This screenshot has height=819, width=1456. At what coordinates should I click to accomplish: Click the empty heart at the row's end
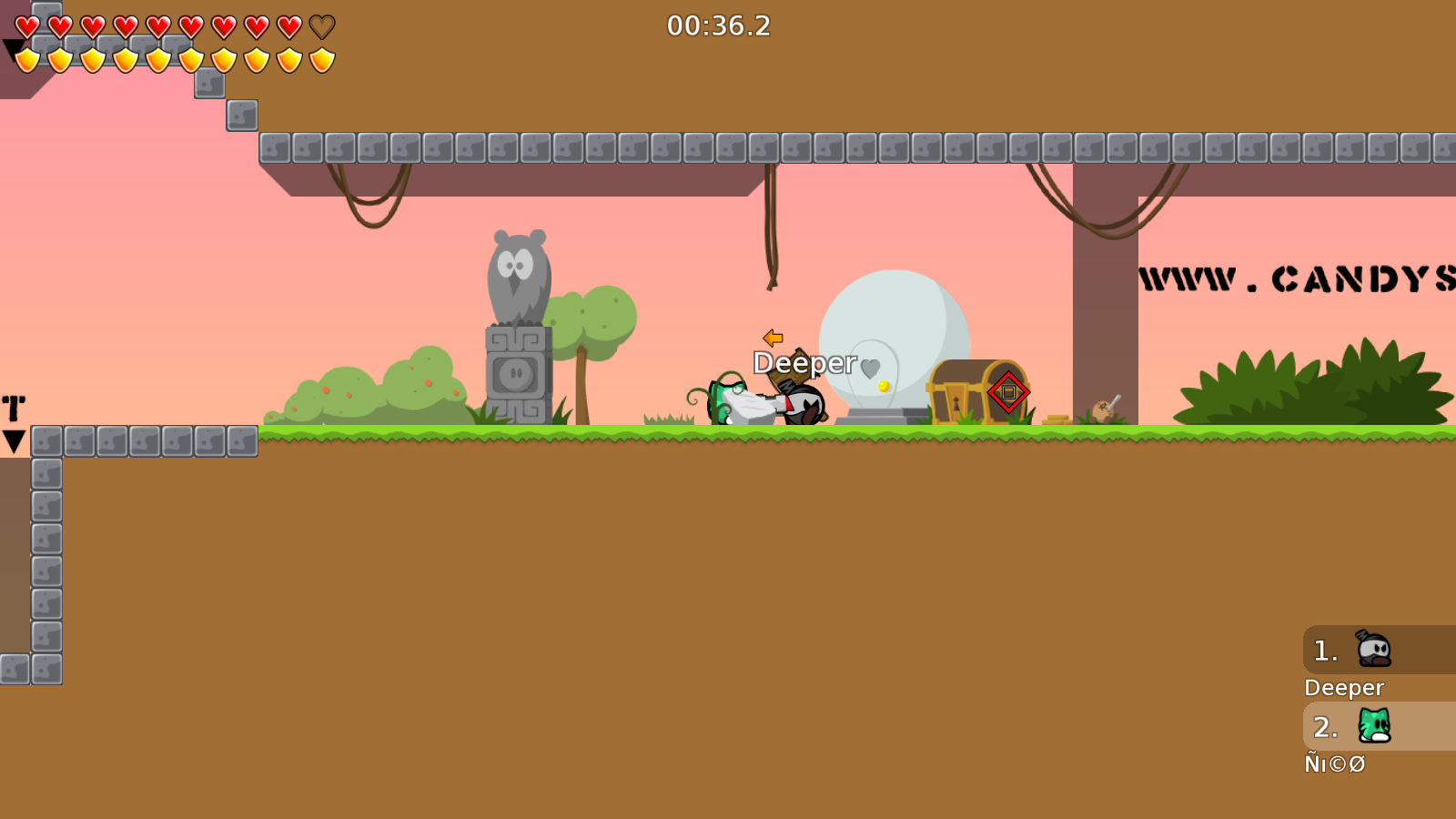pos(320,27)
